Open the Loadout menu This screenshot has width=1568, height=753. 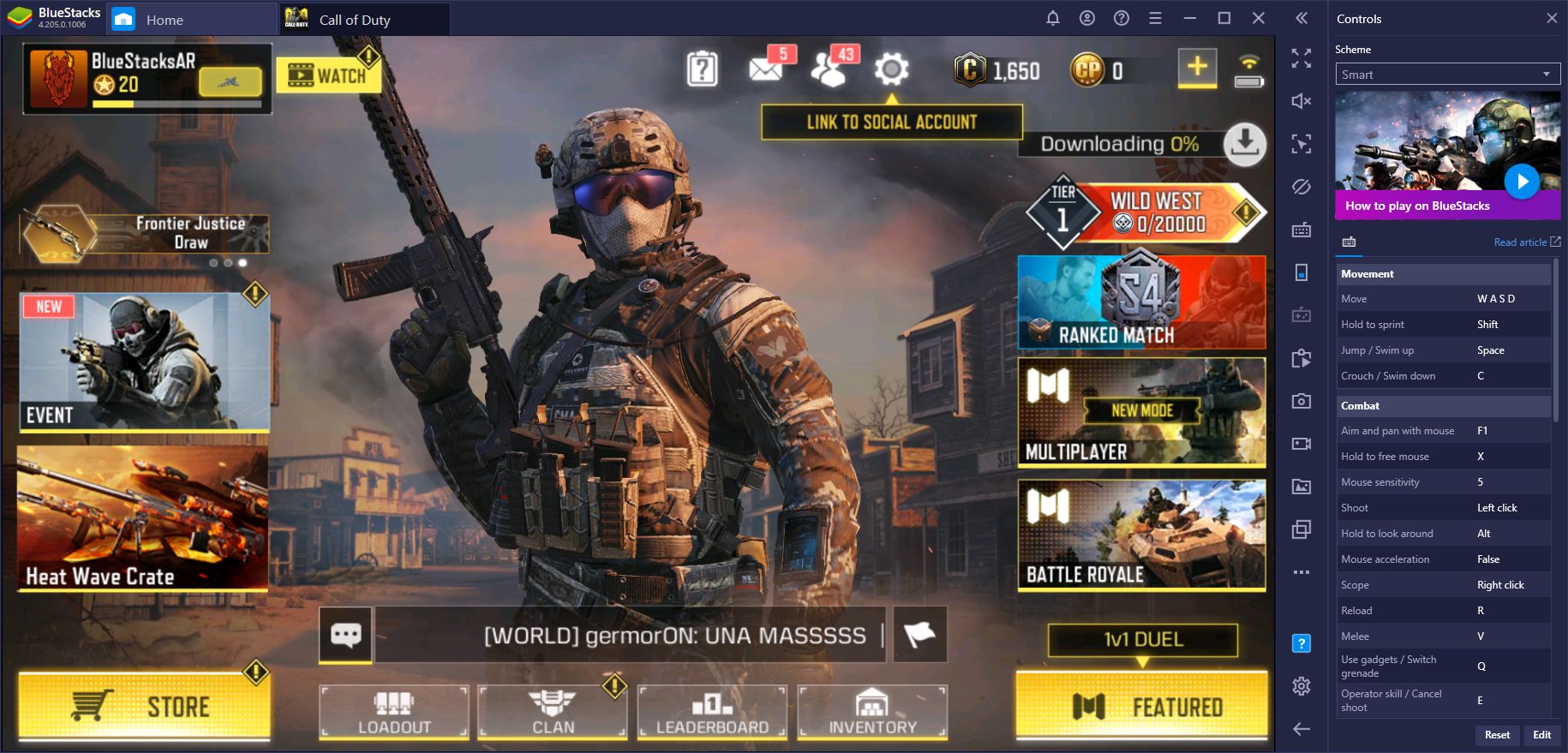pyautogui.click(x=394, y=712)
